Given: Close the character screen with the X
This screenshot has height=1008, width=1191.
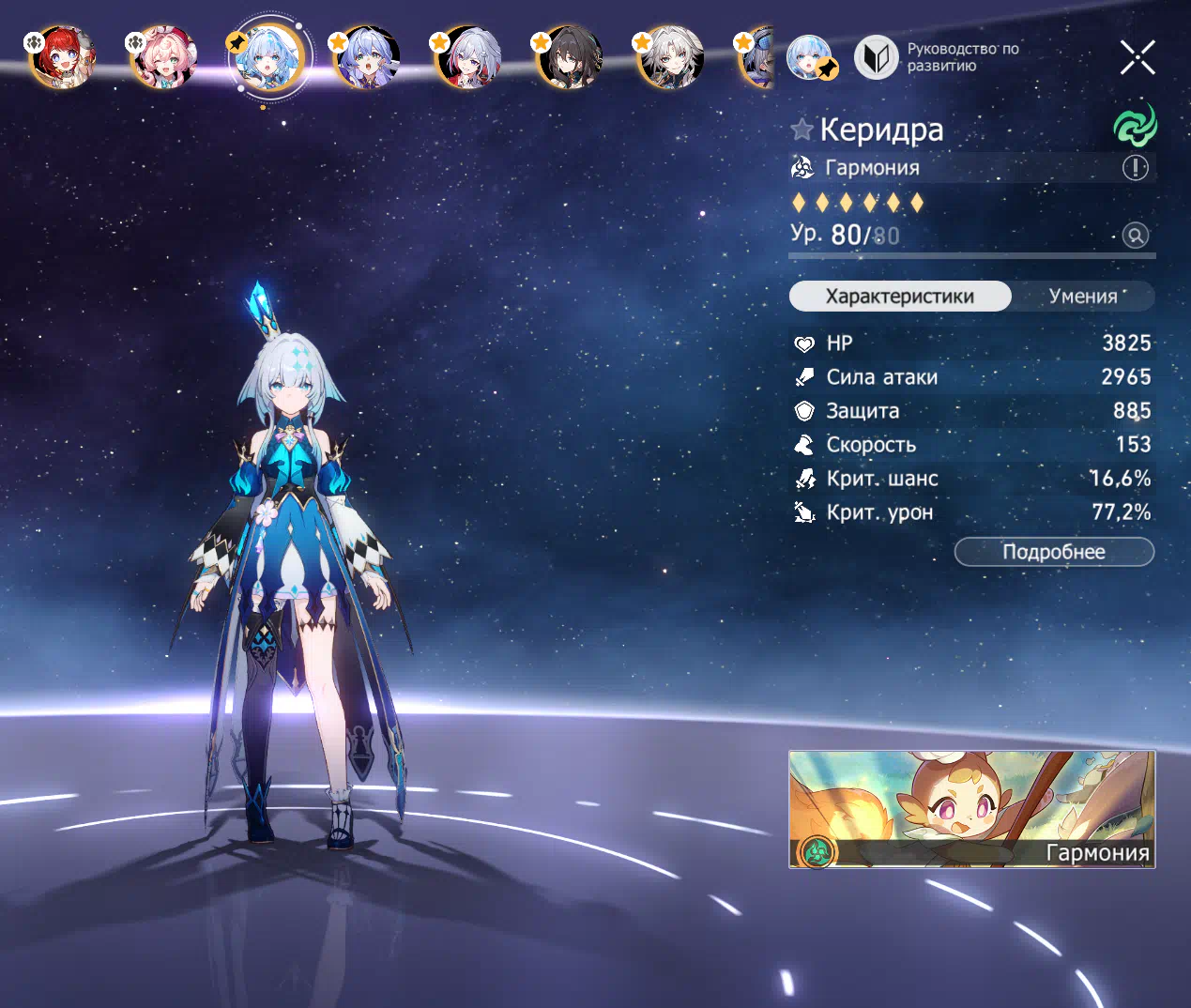Looking at the screenshot, I should (x=1138, y=57).
